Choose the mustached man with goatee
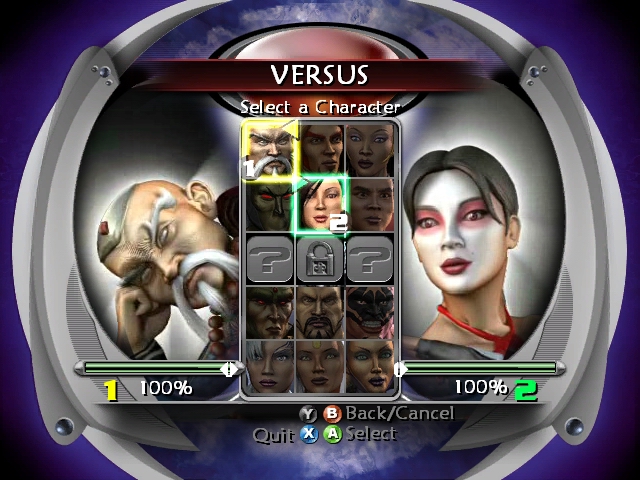Viewport: 640px width, 480px height. click(320, 312)
